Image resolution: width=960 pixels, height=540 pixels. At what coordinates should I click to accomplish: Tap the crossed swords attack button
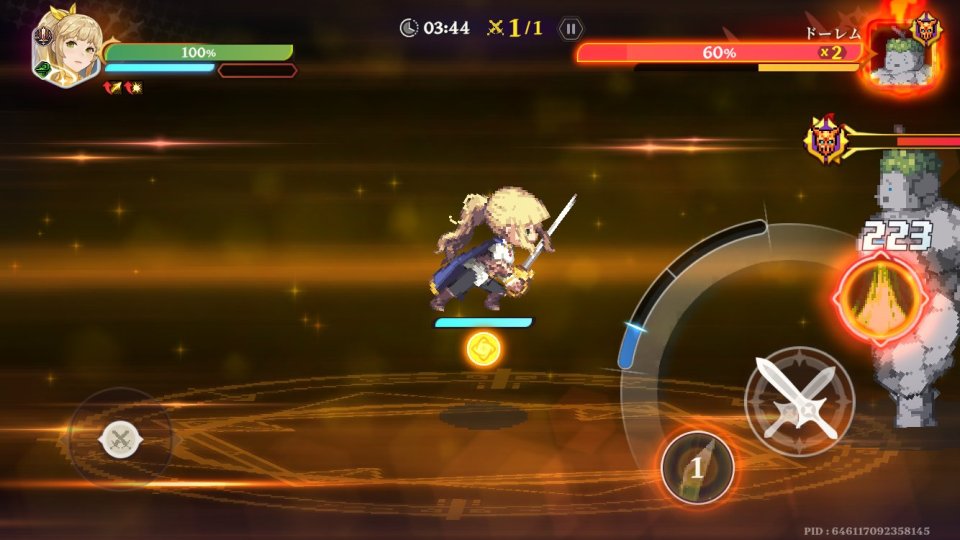coord(799,401)
